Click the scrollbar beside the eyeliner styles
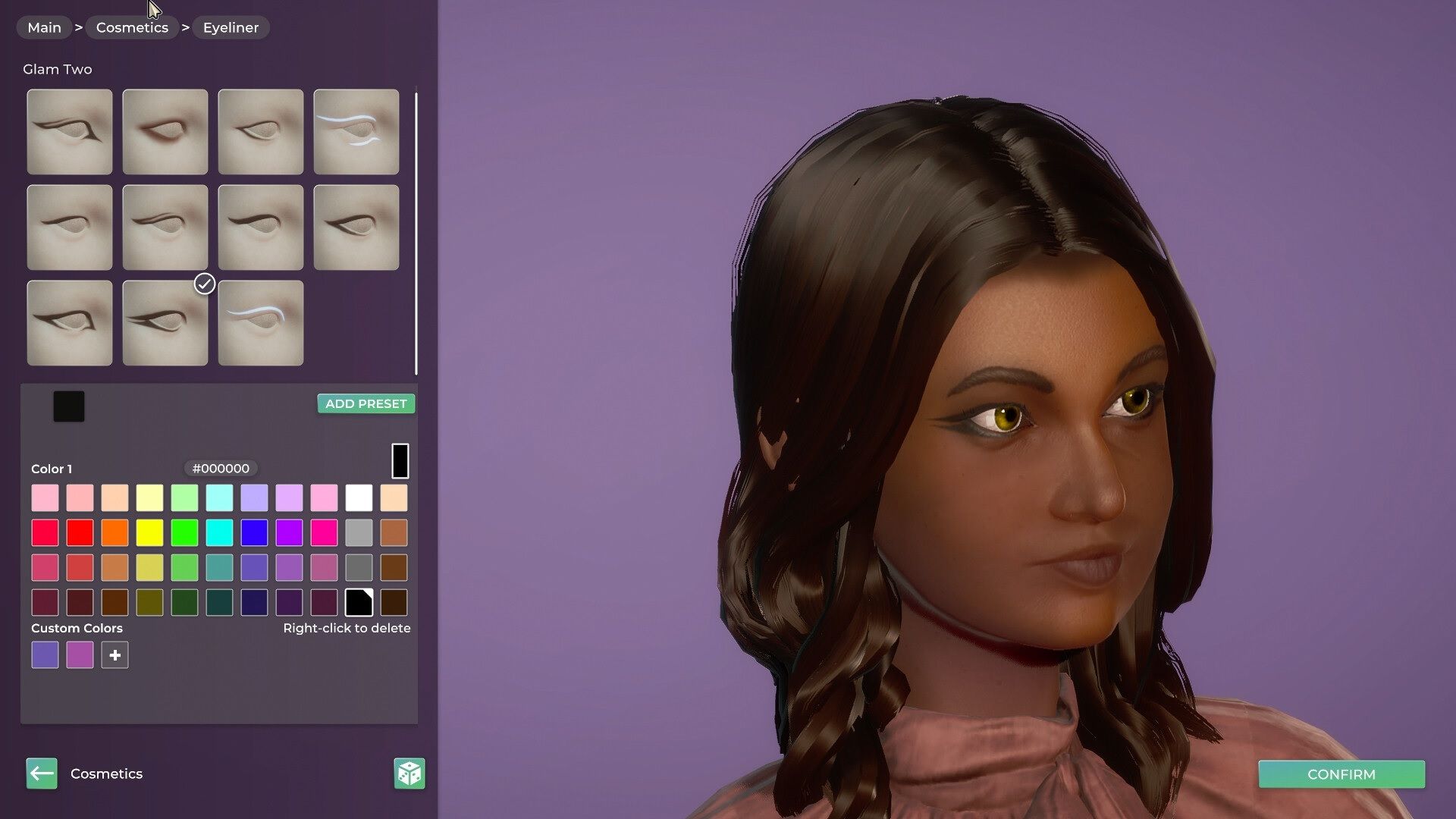1456x819 pixels. click(x=416, y=227)
